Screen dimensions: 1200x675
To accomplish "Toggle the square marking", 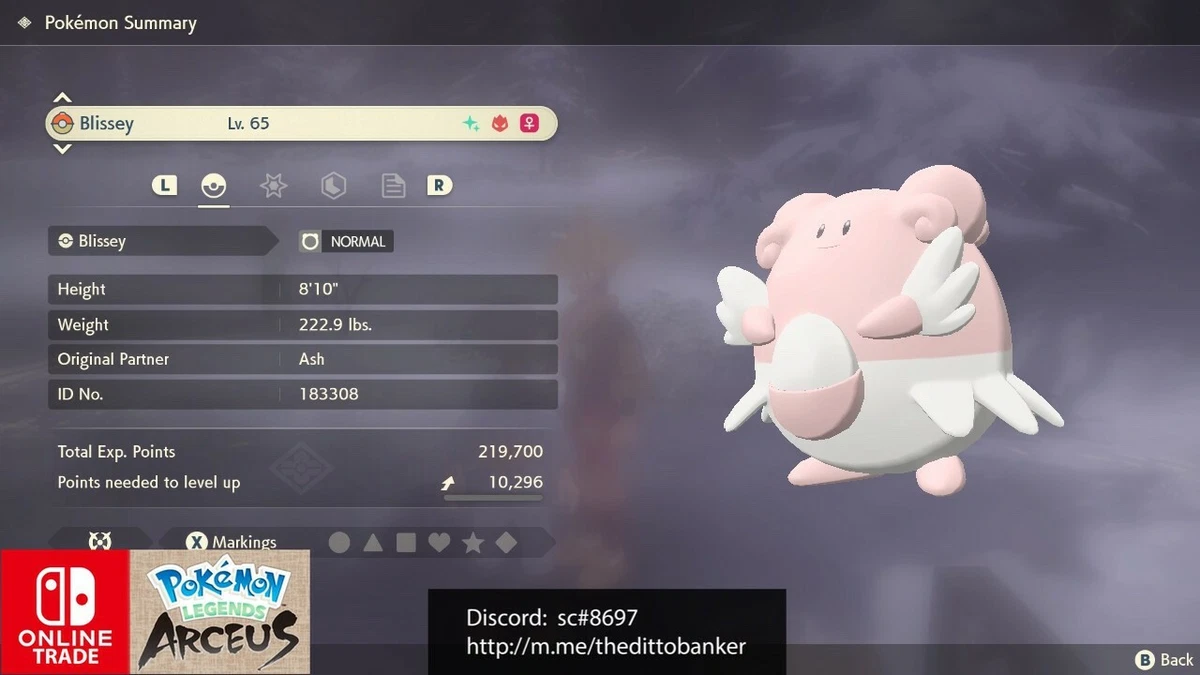I will [406, 542].
